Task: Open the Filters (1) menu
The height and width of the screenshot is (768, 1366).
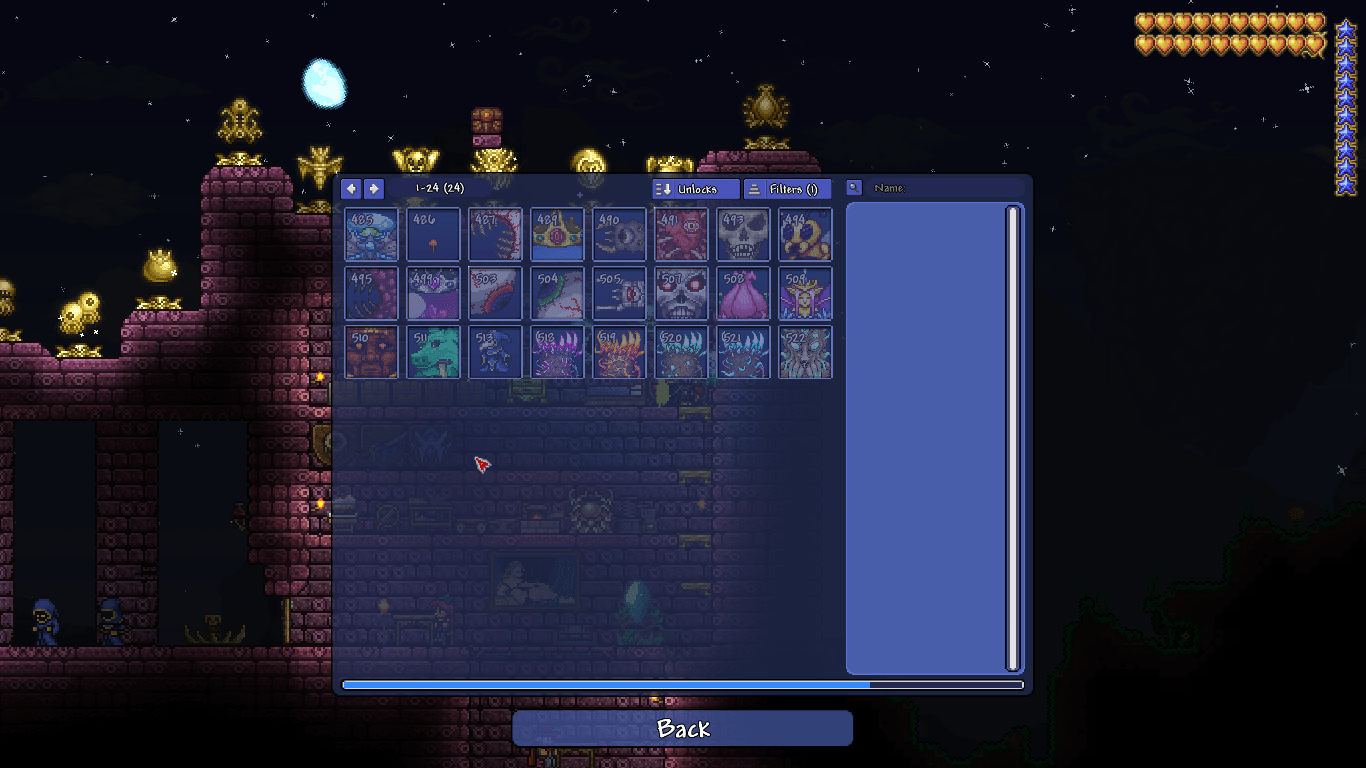Action: coord(787,188)
